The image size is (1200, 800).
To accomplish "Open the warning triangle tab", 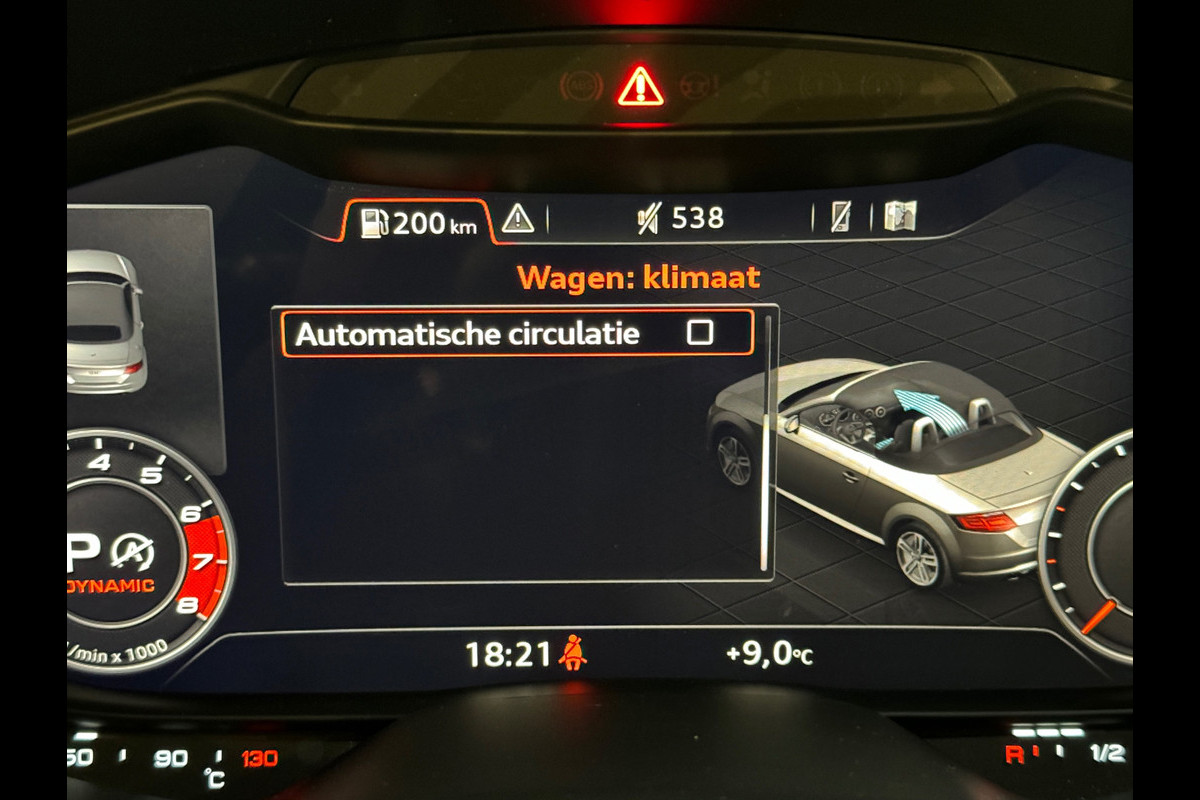I will coord(518,218).
